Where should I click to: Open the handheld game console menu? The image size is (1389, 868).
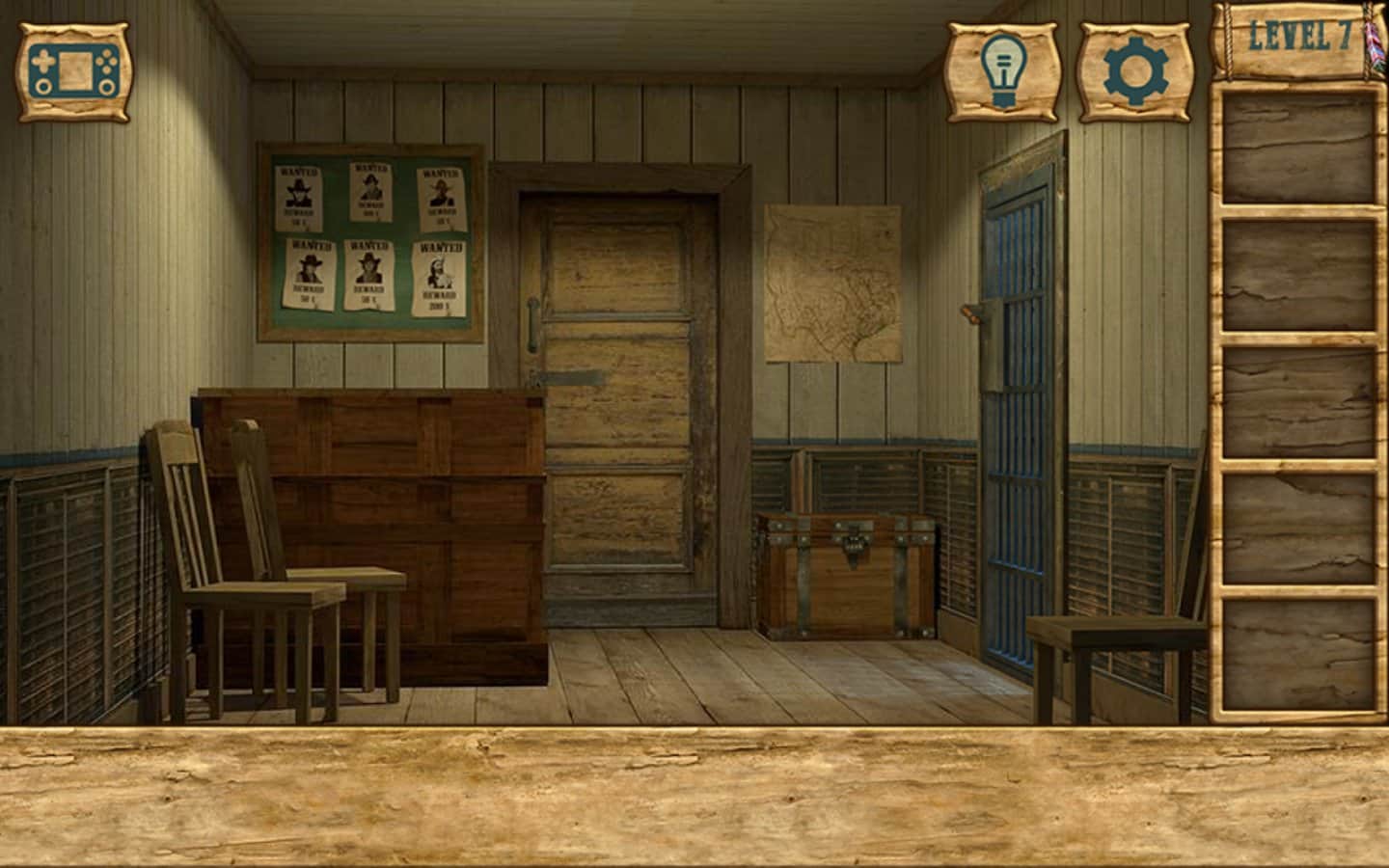pyautogui.click(x=74, y=72)
